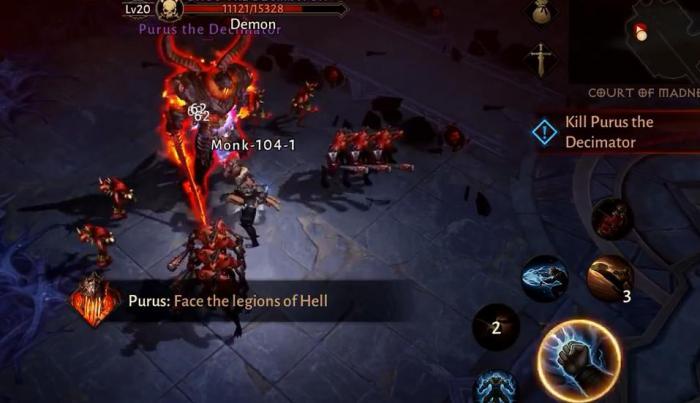Use the red-armored figure skill icon
The width and height of the screenshot is (700, 403).
(611, 218)
